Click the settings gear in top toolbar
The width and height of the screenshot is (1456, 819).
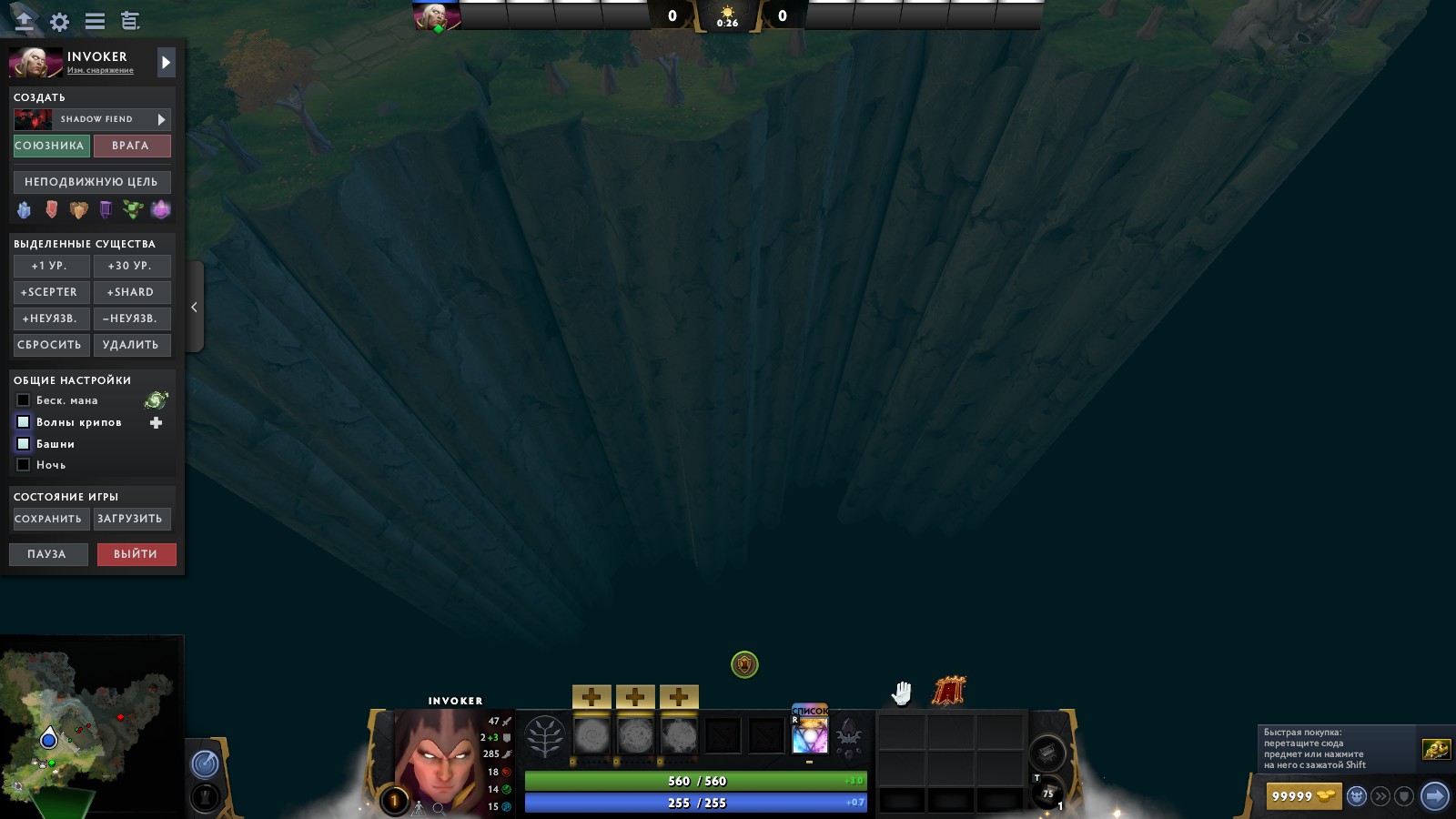[57, 20]
